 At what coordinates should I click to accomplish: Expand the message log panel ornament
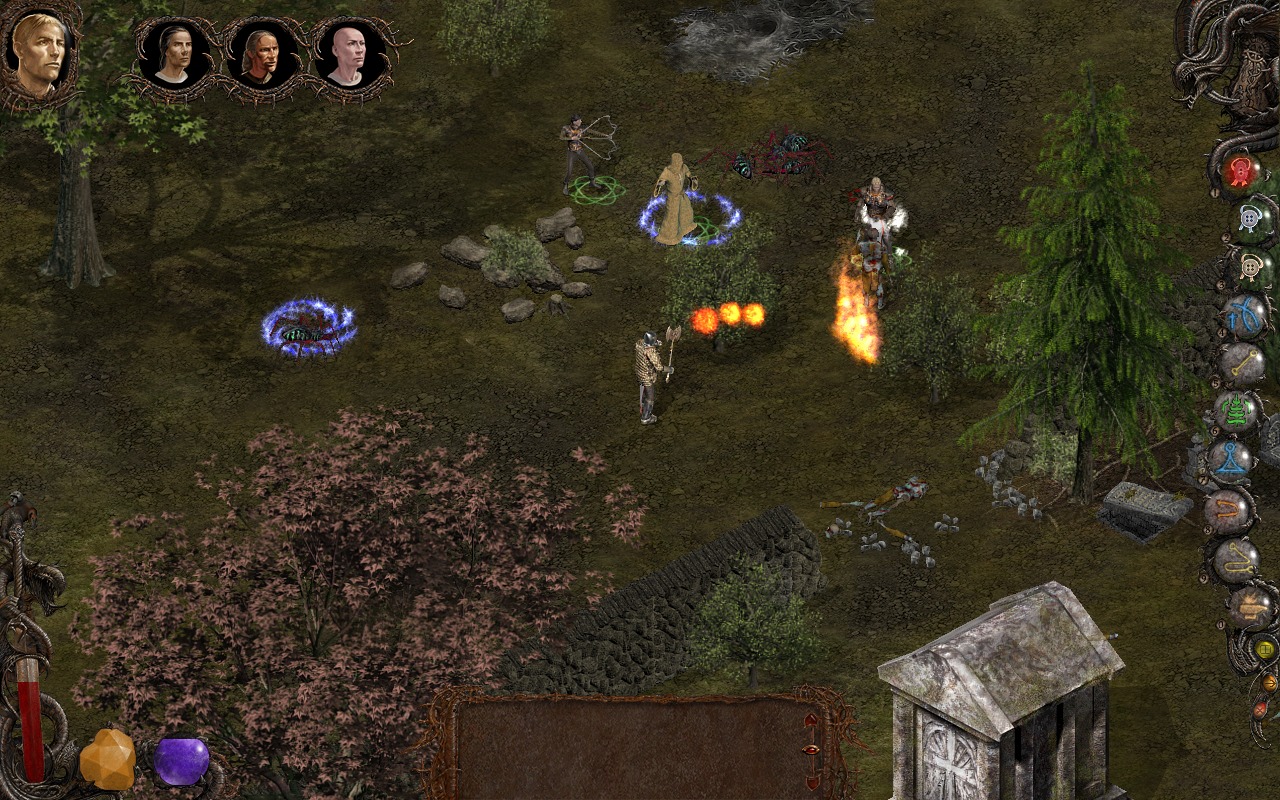coord(812,750)
